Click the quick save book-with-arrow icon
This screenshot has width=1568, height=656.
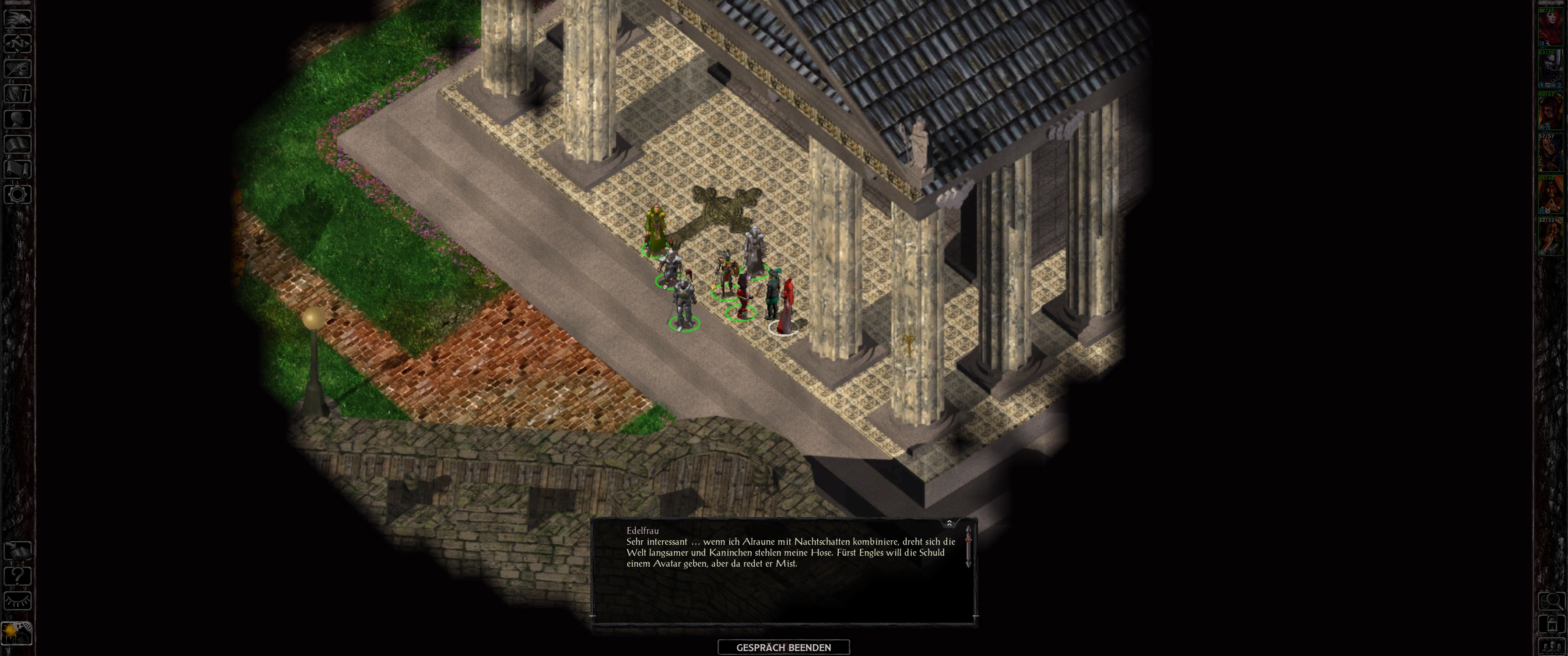(18, 551)
